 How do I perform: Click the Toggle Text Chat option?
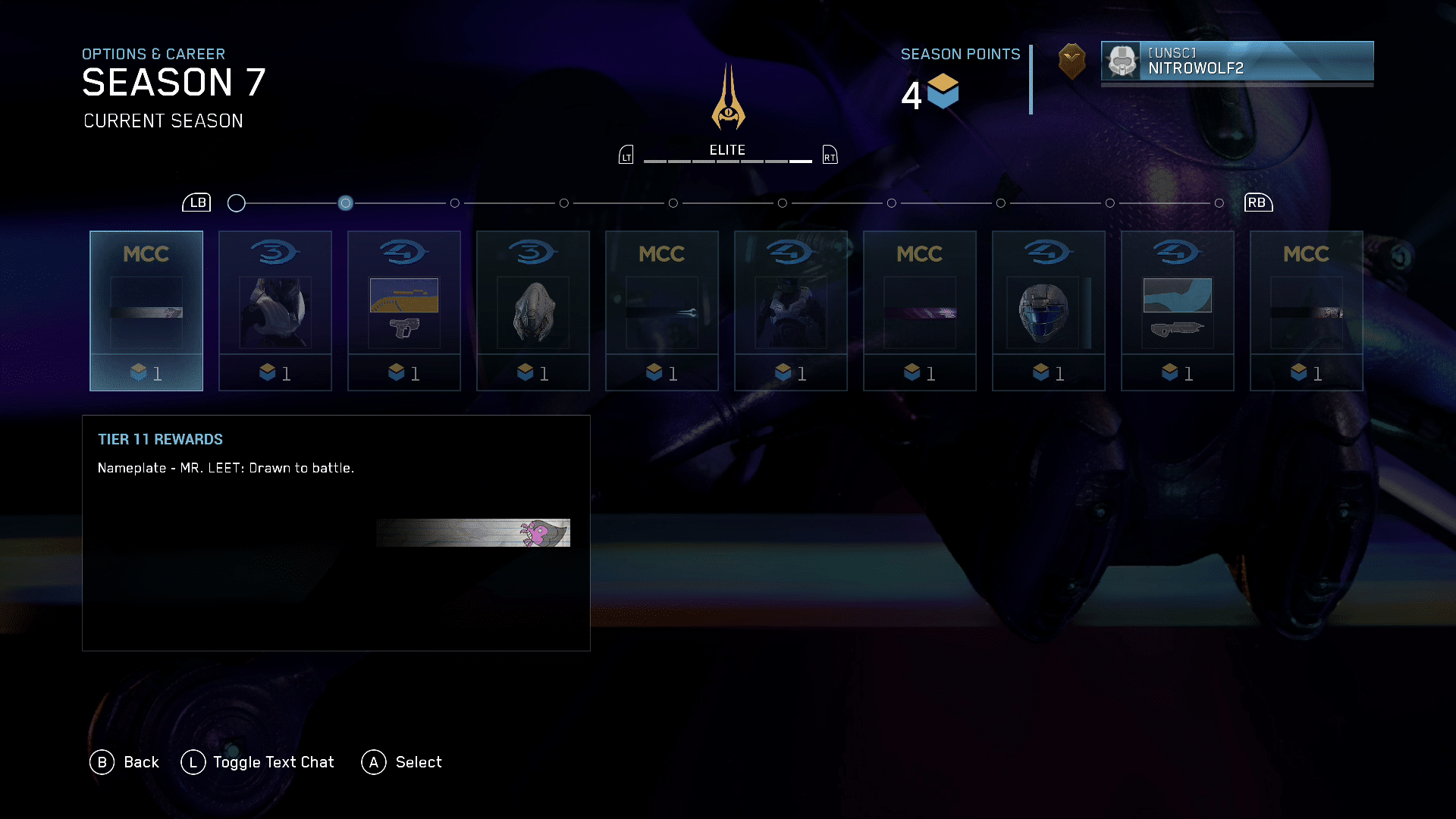coord(273,762)
